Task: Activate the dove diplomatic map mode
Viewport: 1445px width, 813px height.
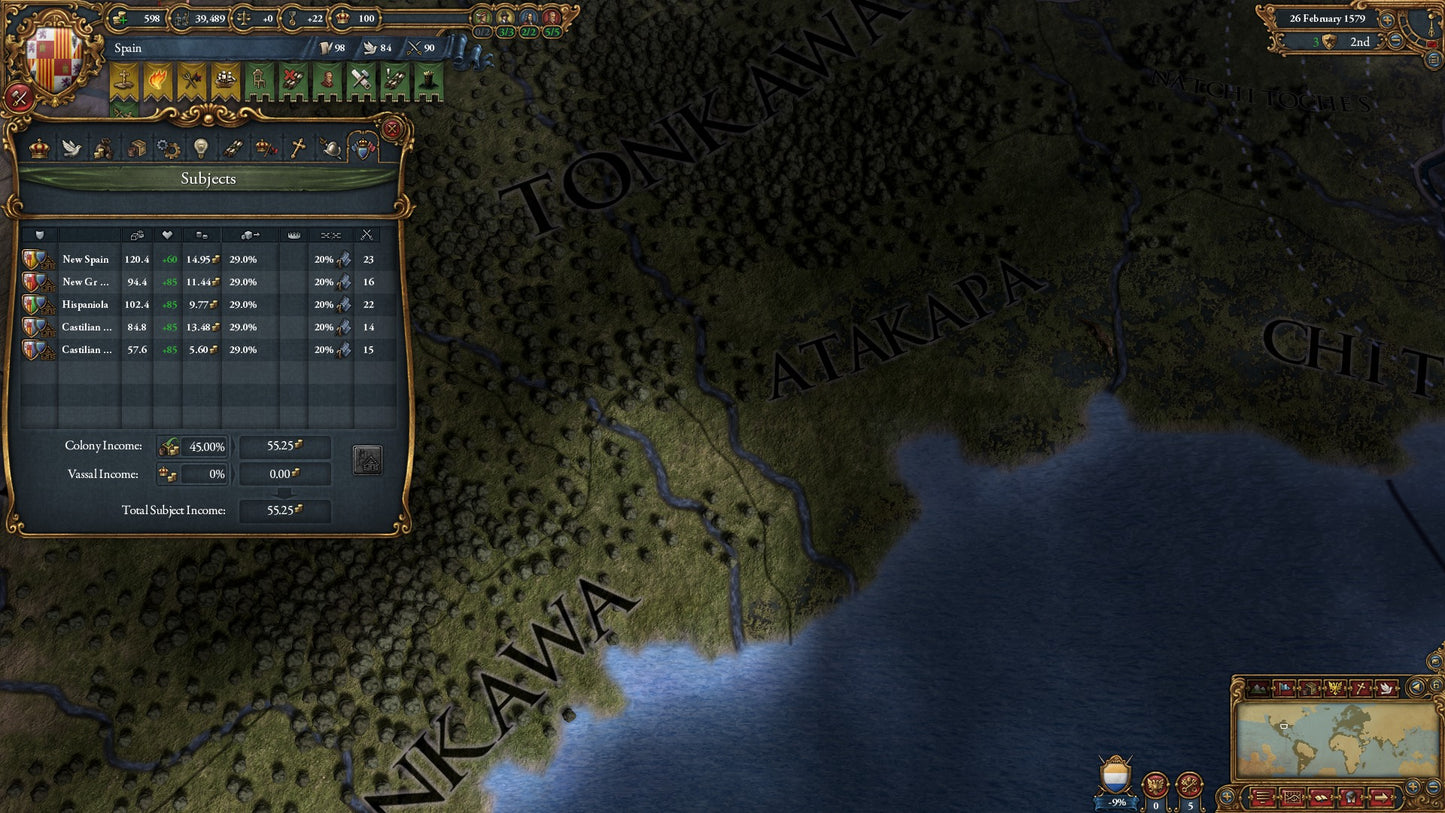Action: coord(1386,688)
